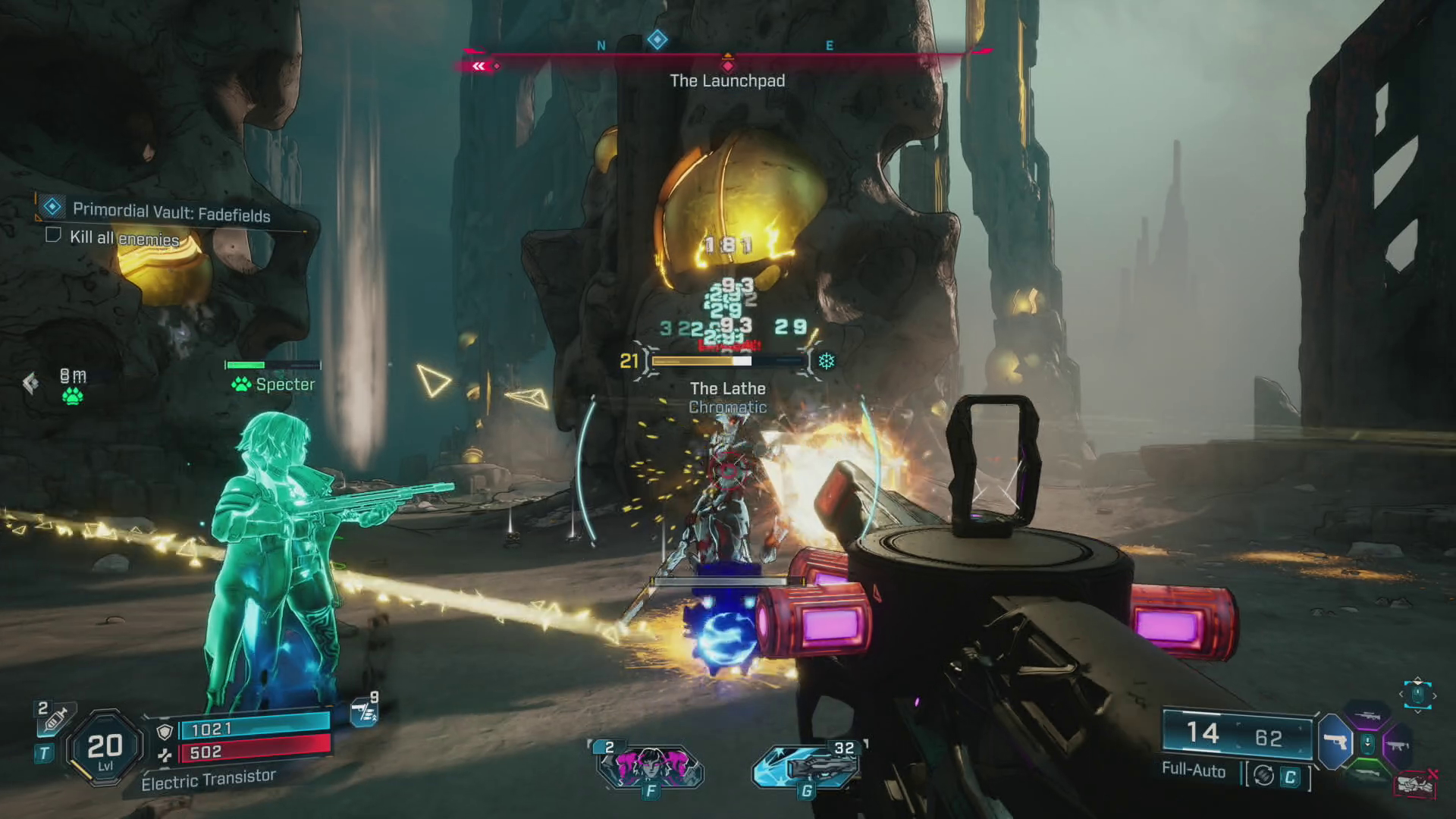Click the Kill all enemies objective checkbox

(53, 235)
